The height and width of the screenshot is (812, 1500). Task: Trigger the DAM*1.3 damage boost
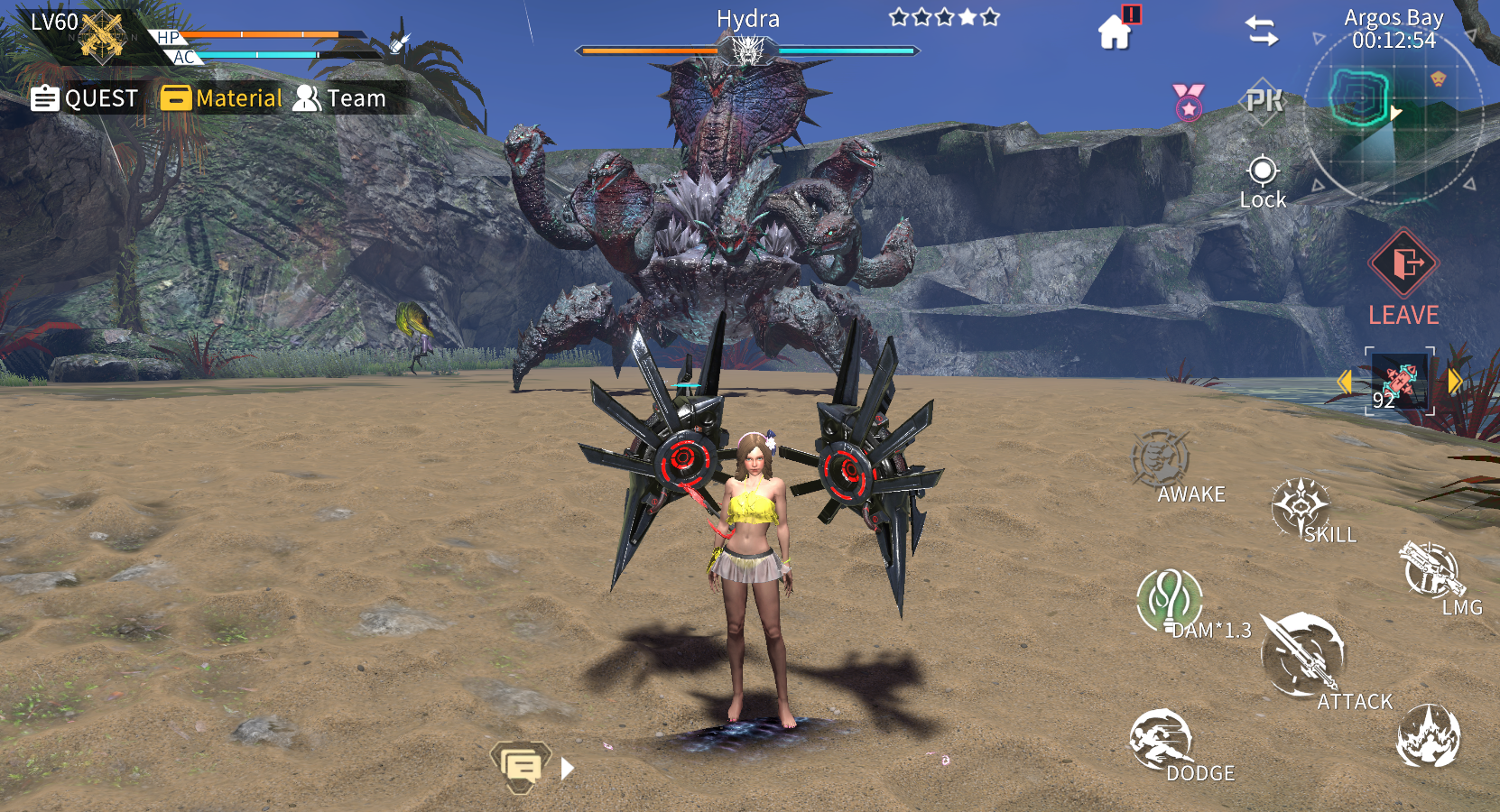[1171, 600]
